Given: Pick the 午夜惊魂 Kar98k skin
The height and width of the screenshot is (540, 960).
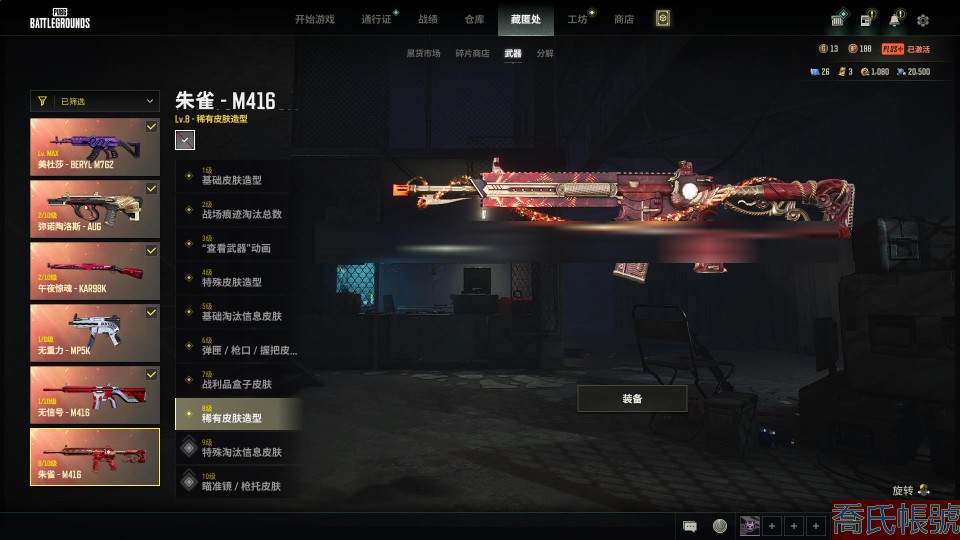Looking at the screenshot, I should coord(95,270).
